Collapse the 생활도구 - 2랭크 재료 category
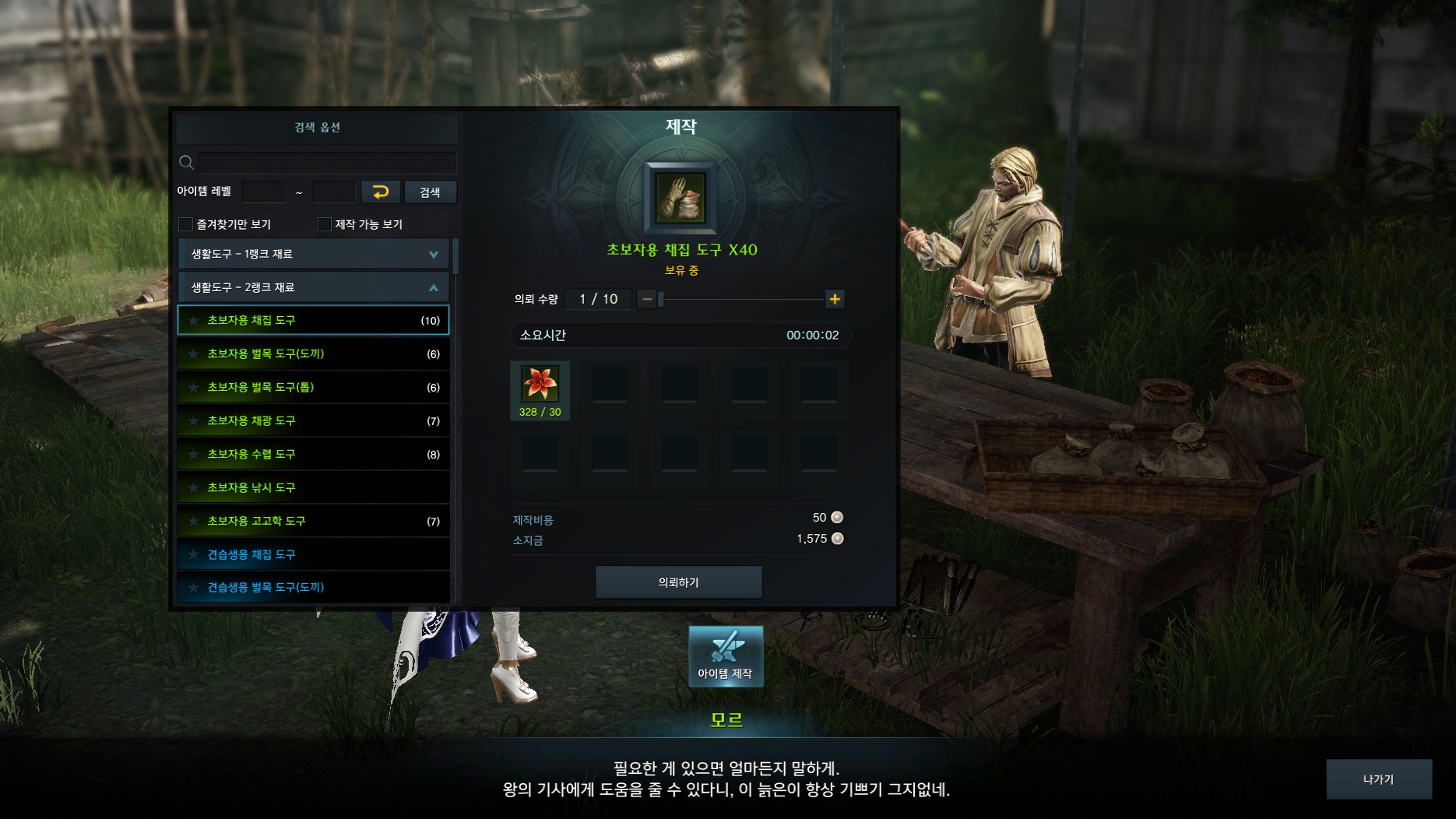The image size is (1456, 819). click(314, 287)
